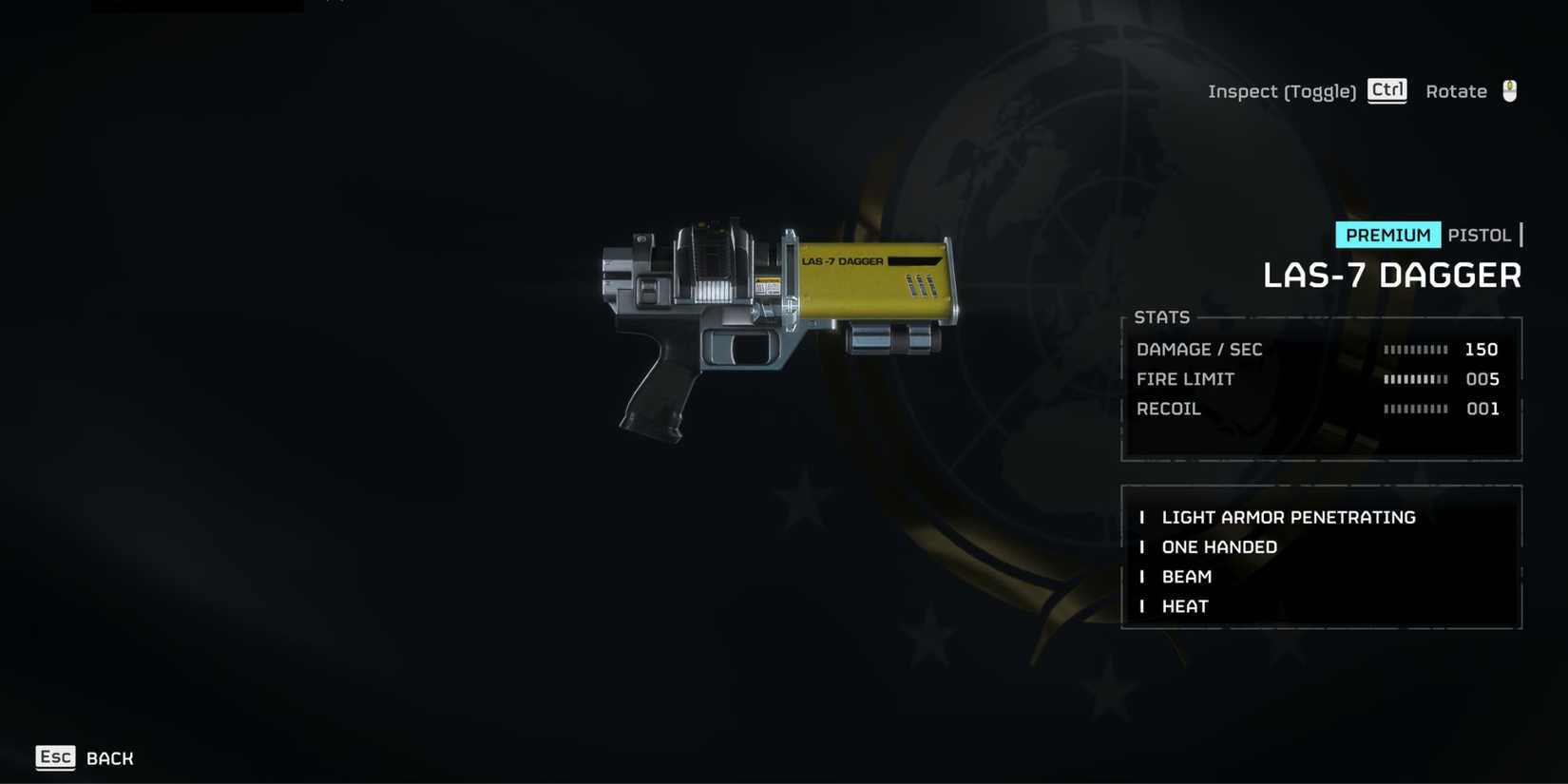Click the LIGHT ARMOR PENETRATING trait marker

click(x=1142, y=517)
